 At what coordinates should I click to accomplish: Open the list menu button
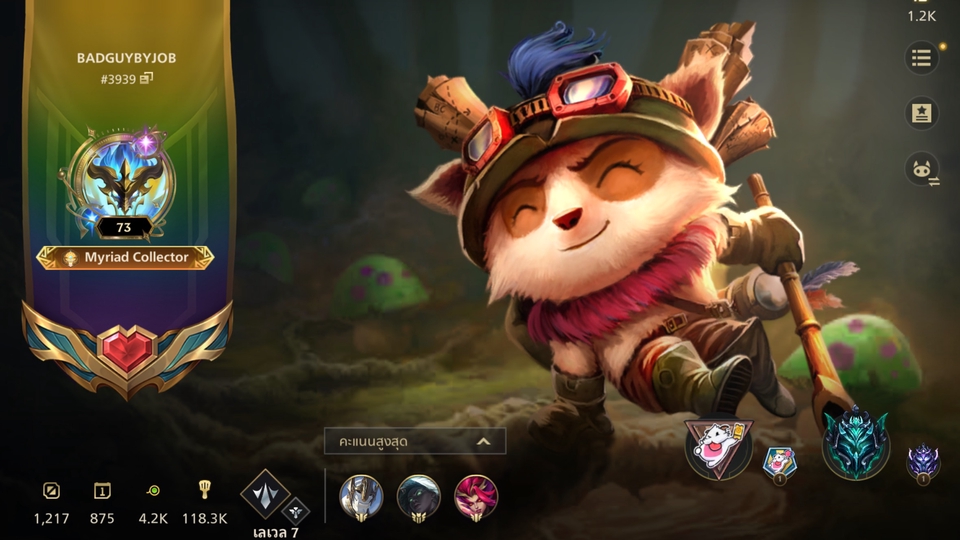pos(921,59)
